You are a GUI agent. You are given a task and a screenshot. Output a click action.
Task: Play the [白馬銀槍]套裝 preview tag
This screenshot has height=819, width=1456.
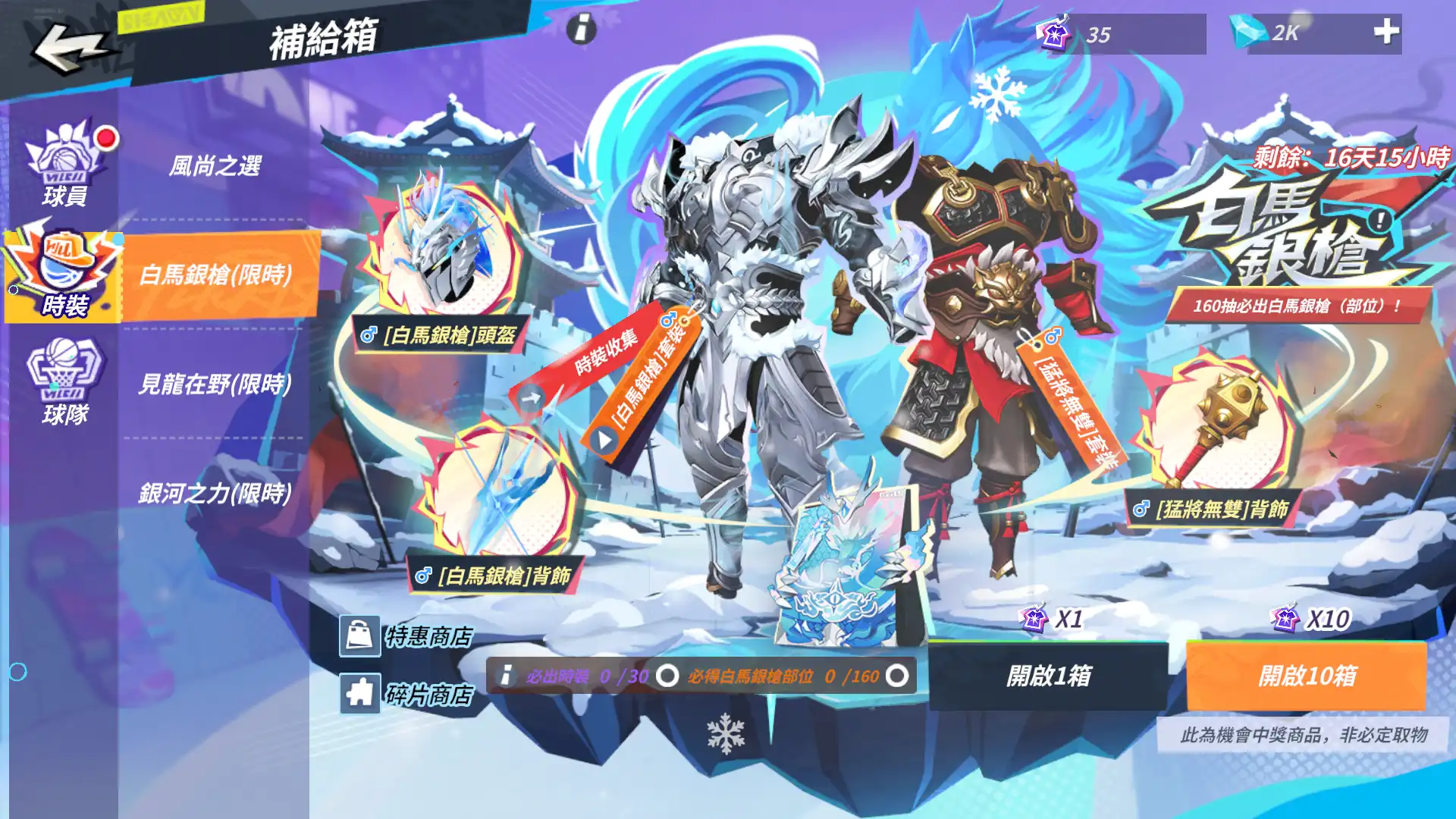[x=604, y=439]
